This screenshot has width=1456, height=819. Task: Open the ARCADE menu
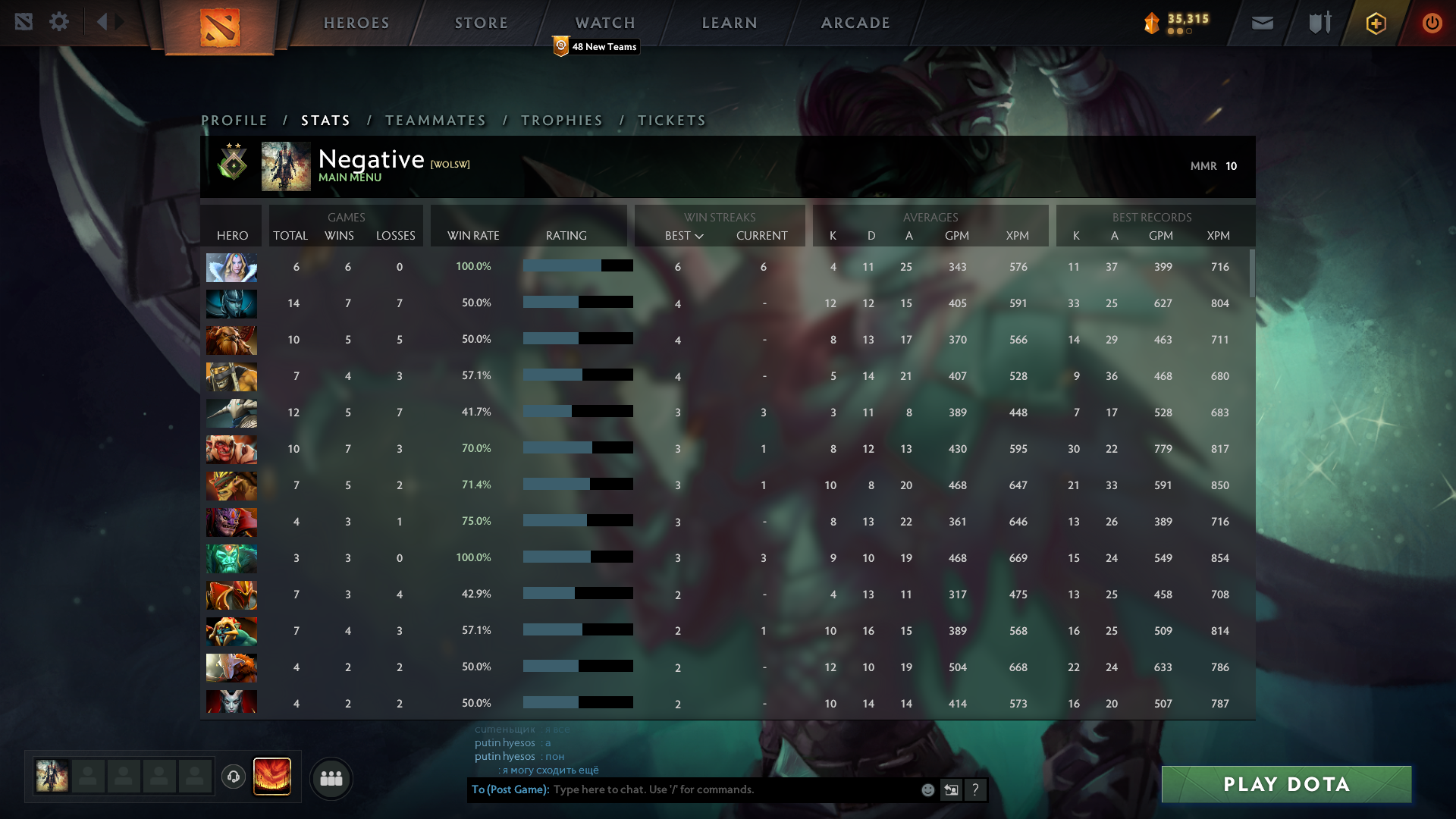pyautogui.click(x=855, y=23)
